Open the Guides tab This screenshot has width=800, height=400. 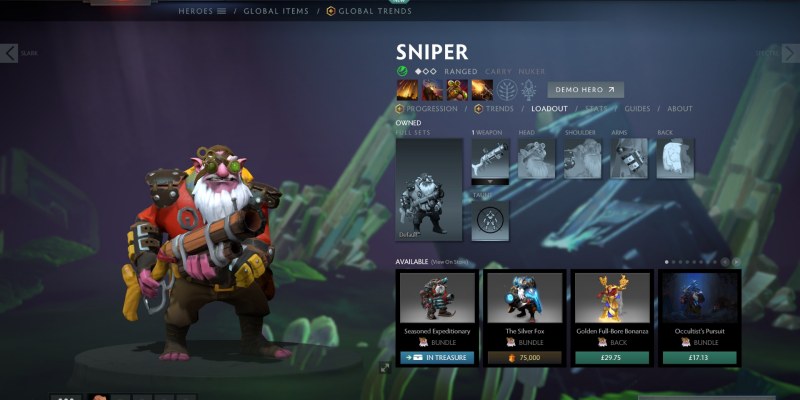(x=637, y=108)
